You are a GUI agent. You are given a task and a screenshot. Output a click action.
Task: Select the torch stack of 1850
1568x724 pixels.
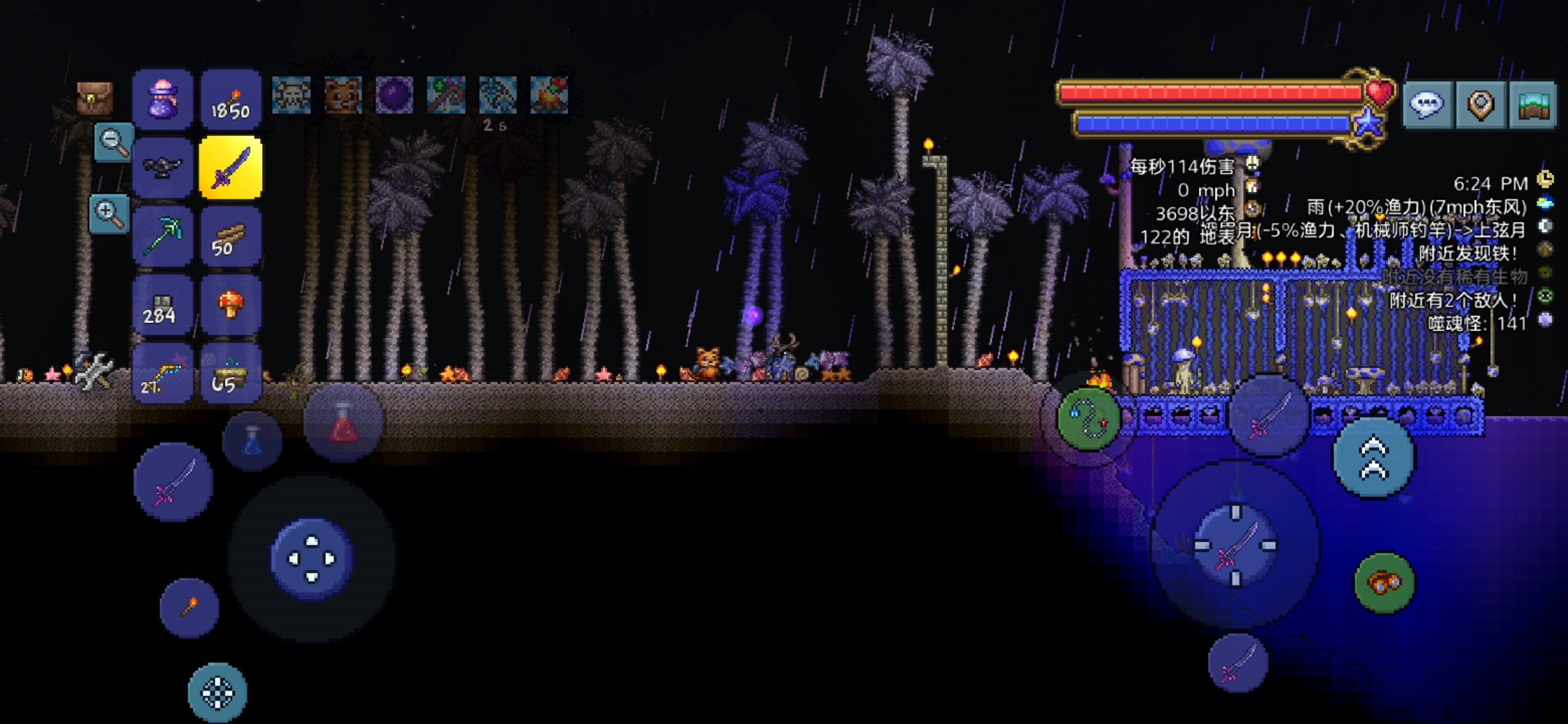click(231, 99)
